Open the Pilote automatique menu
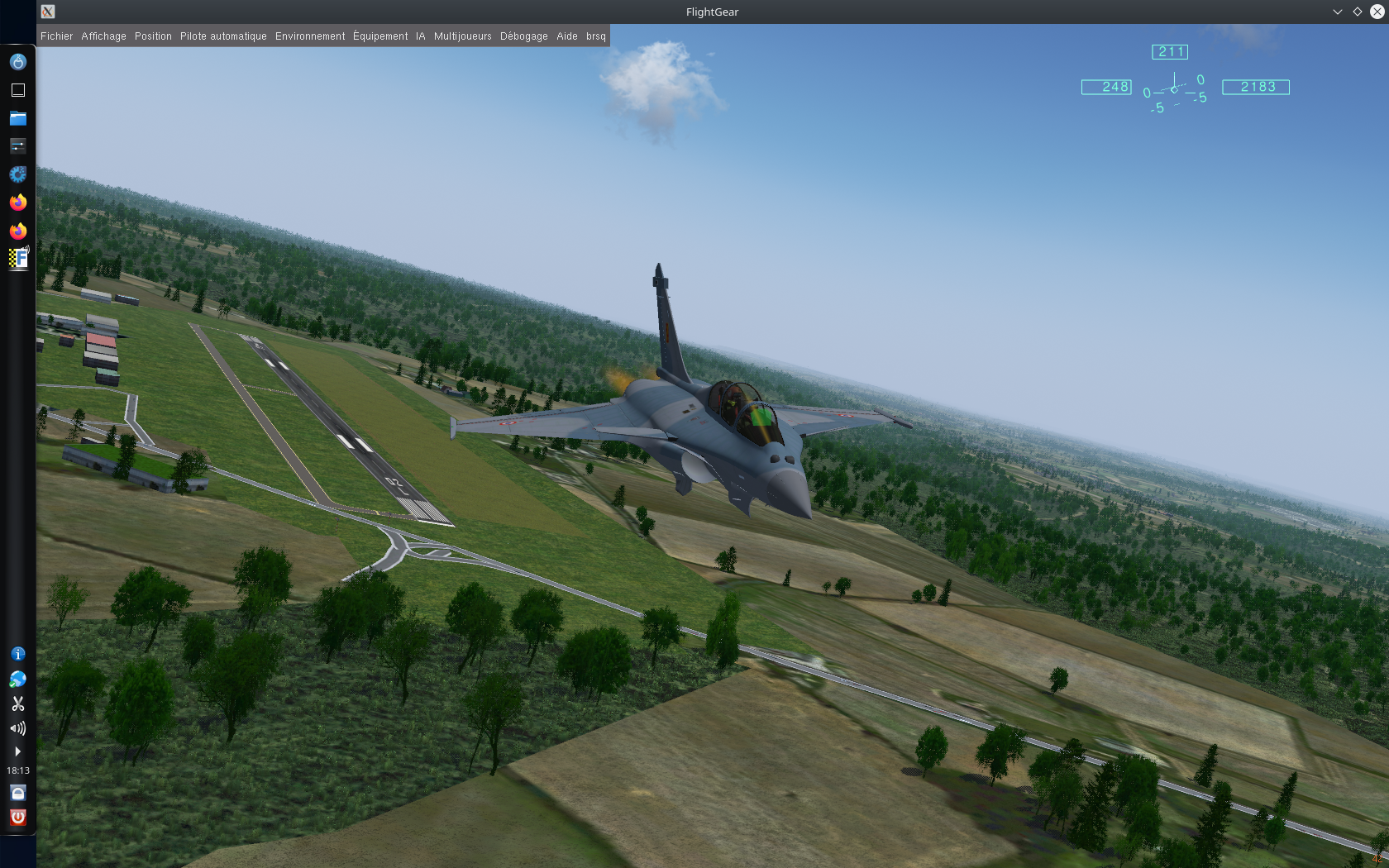The width and height of the screenshot is (1389, 868). (223, 36)
